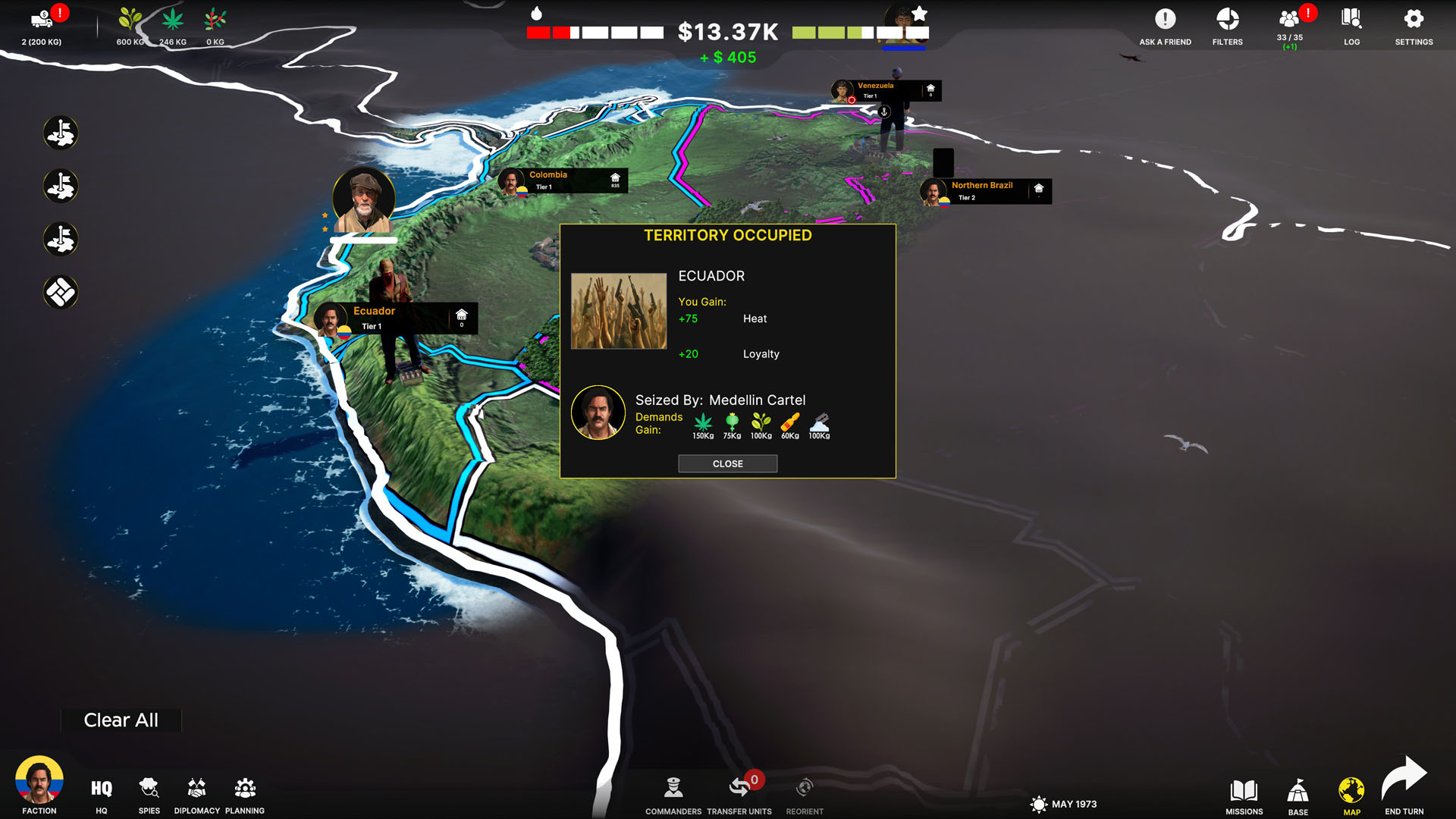This screenshot has width=1456, height=819.
Task: Open the Filters panel from the top bar
Action: click(x=1226, y=23)
